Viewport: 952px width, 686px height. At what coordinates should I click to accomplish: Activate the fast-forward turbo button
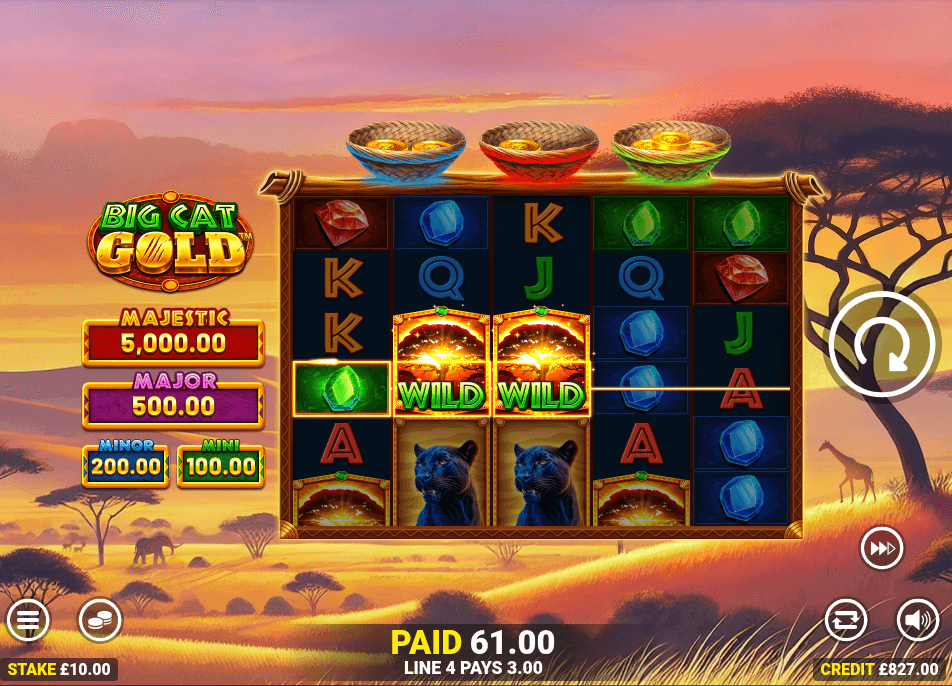click(x=882, y=548)
